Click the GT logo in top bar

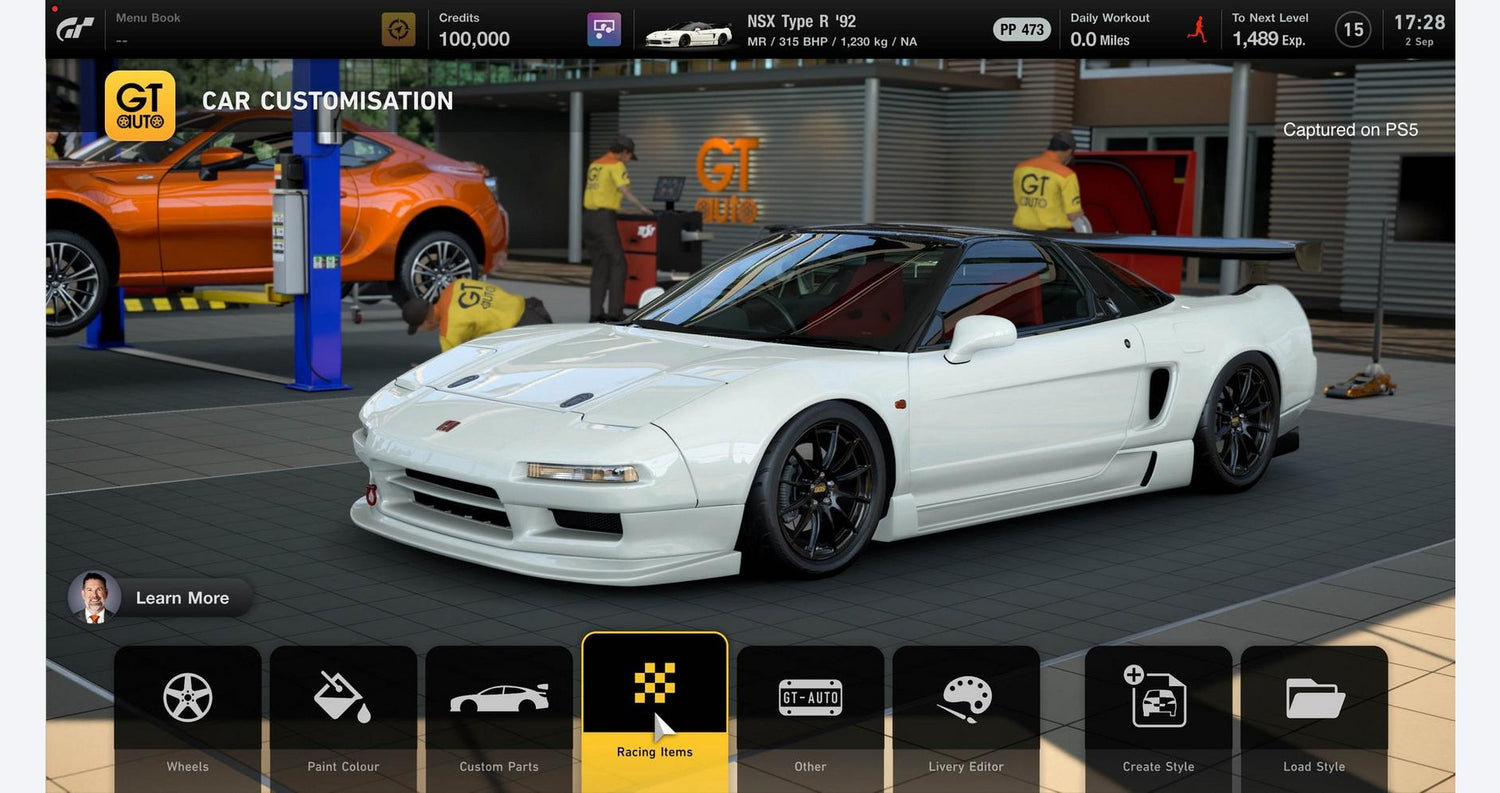[x=75, y=29]
